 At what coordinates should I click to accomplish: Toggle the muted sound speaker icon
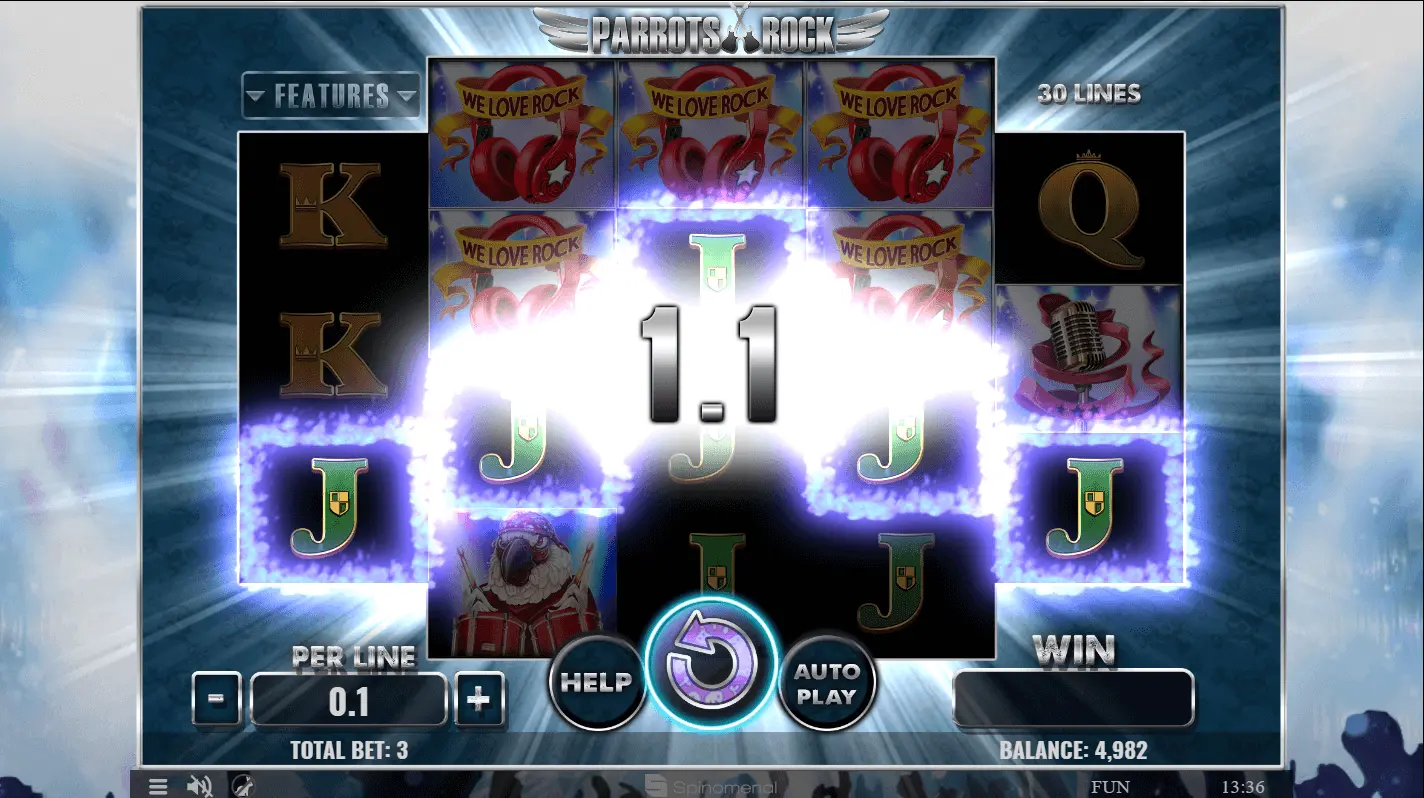200,786
